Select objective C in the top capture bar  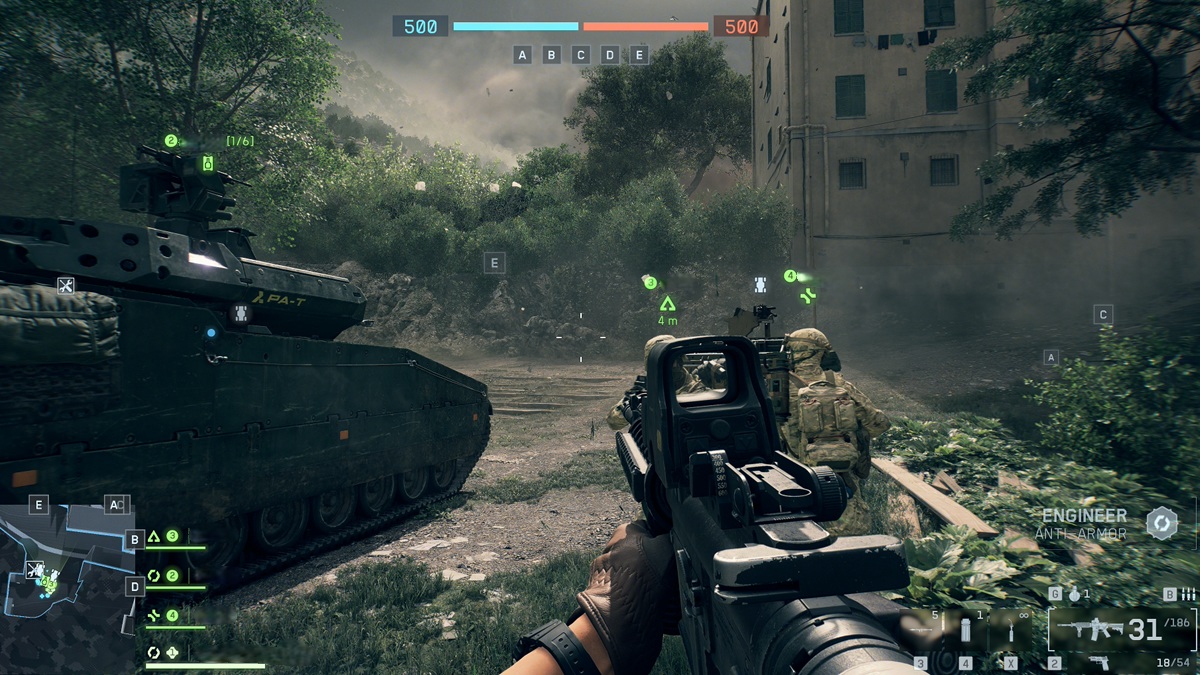581,55
